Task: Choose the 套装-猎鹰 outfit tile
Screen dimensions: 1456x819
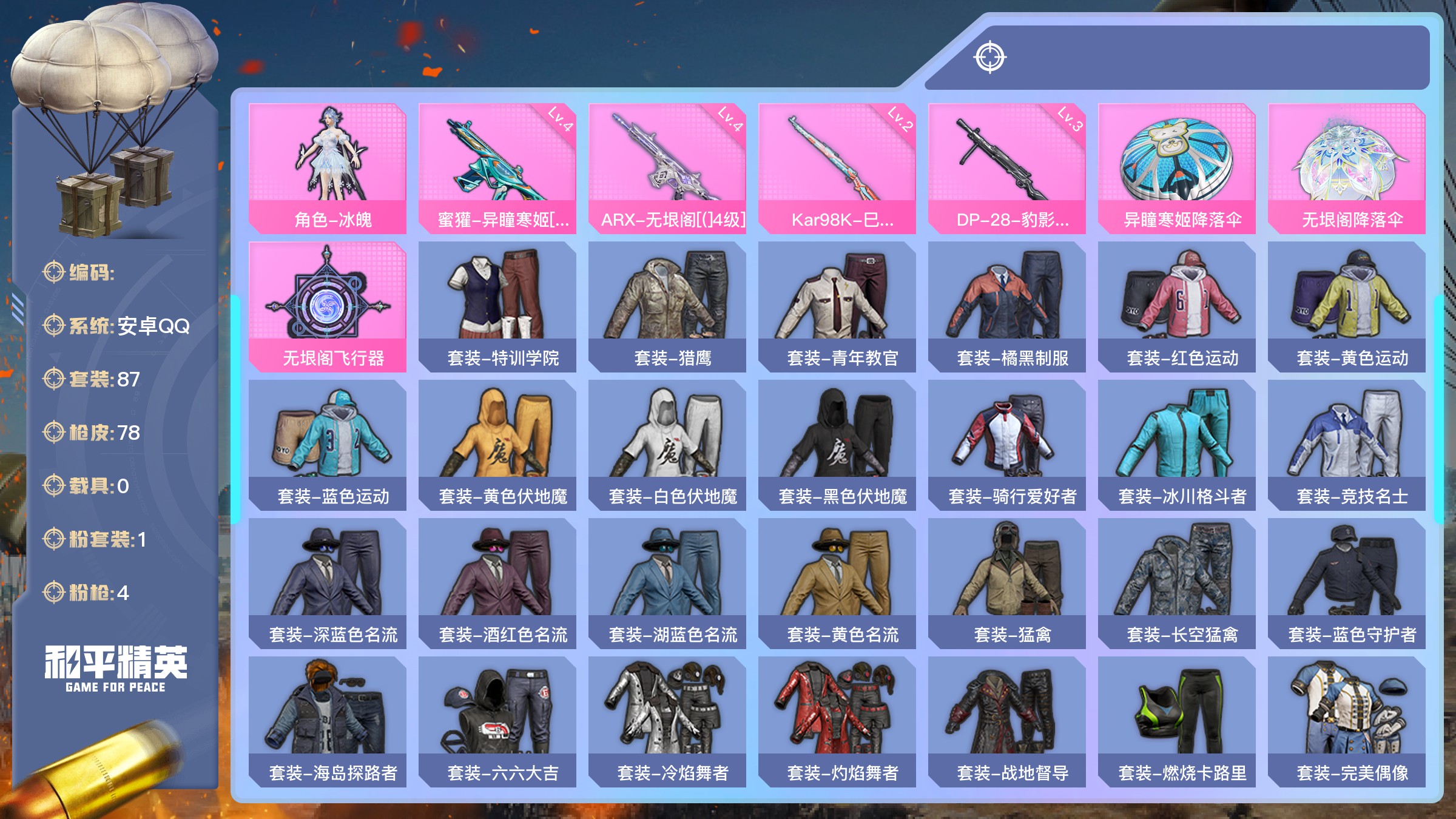Action: 667,306
